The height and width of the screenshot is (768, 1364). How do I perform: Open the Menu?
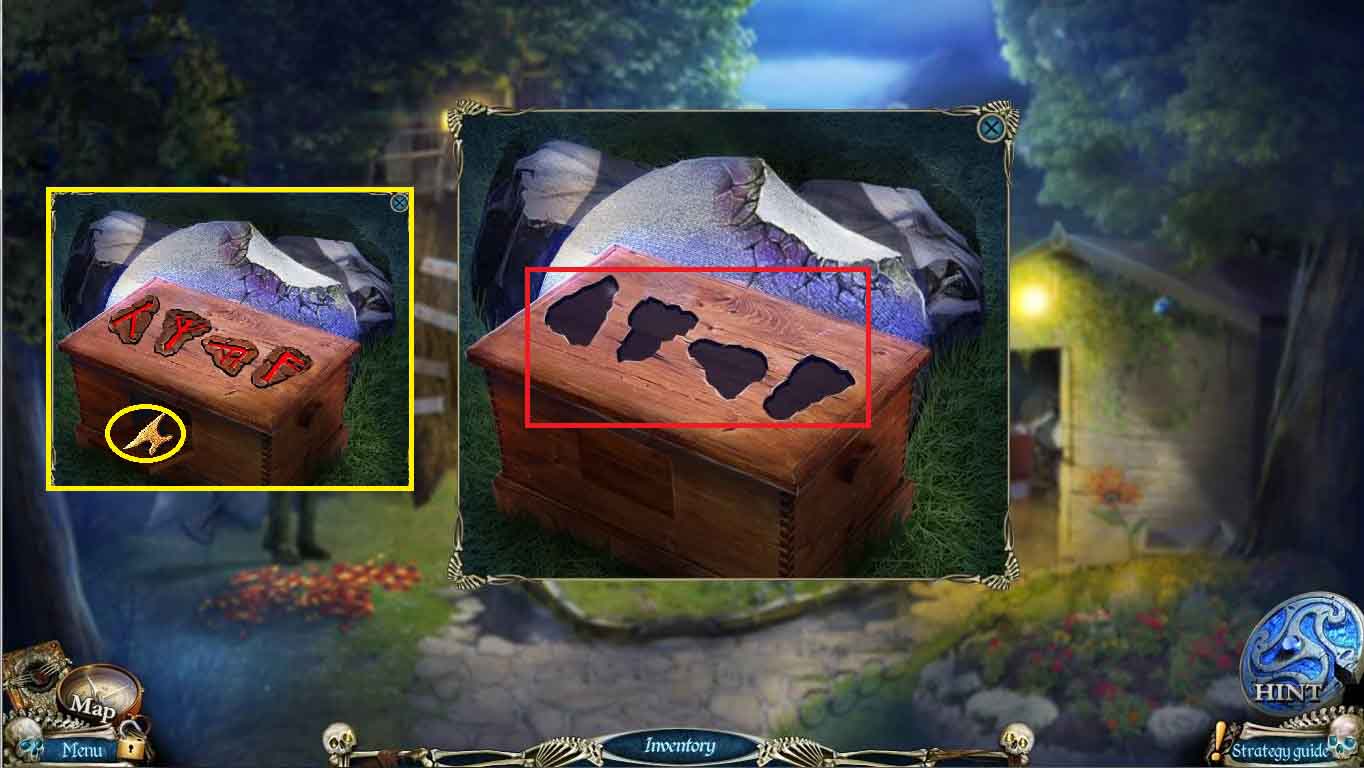[x=84, y=748]
